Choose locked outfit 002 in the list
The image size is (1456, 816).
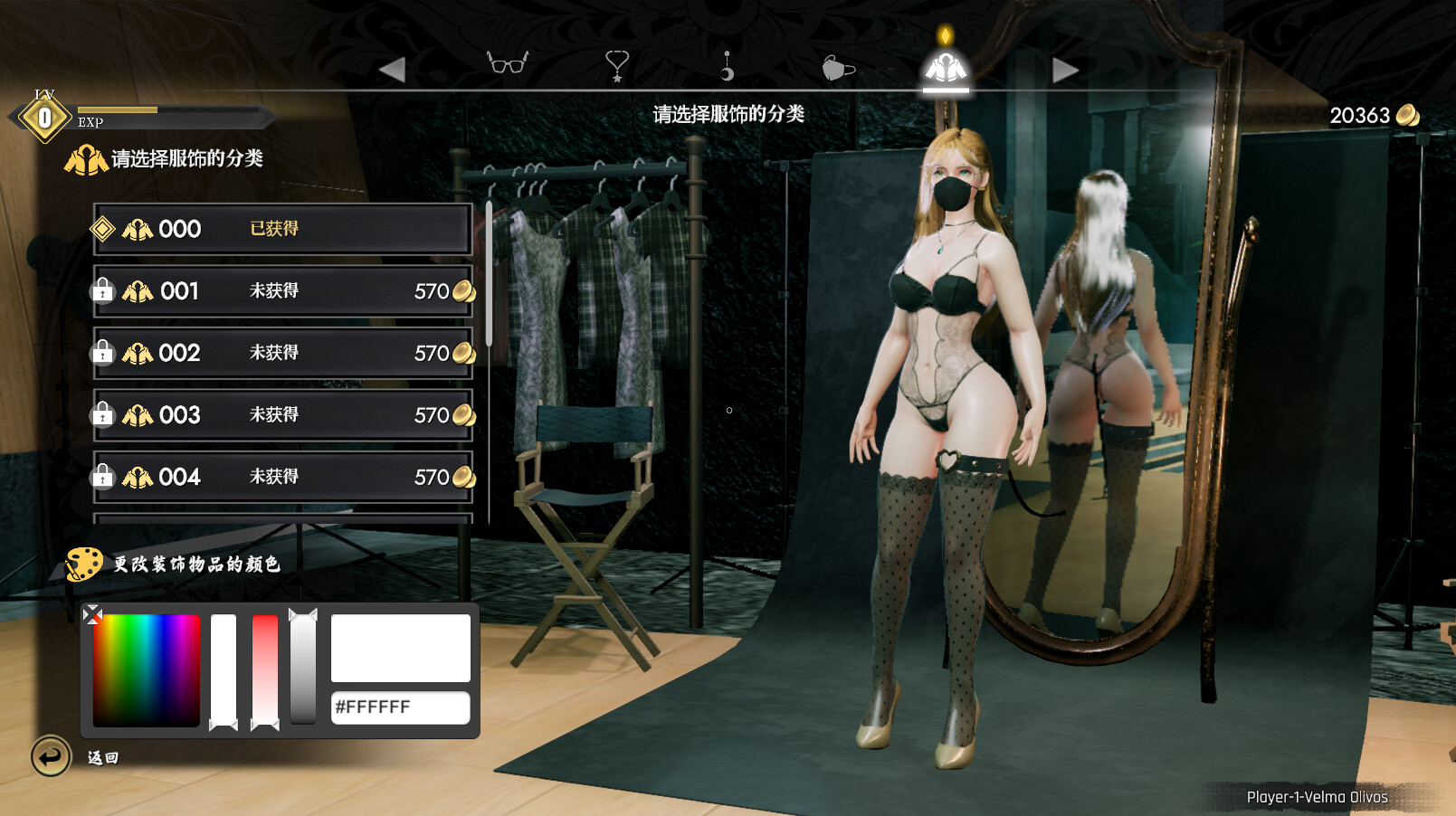[x=282, y=353]
